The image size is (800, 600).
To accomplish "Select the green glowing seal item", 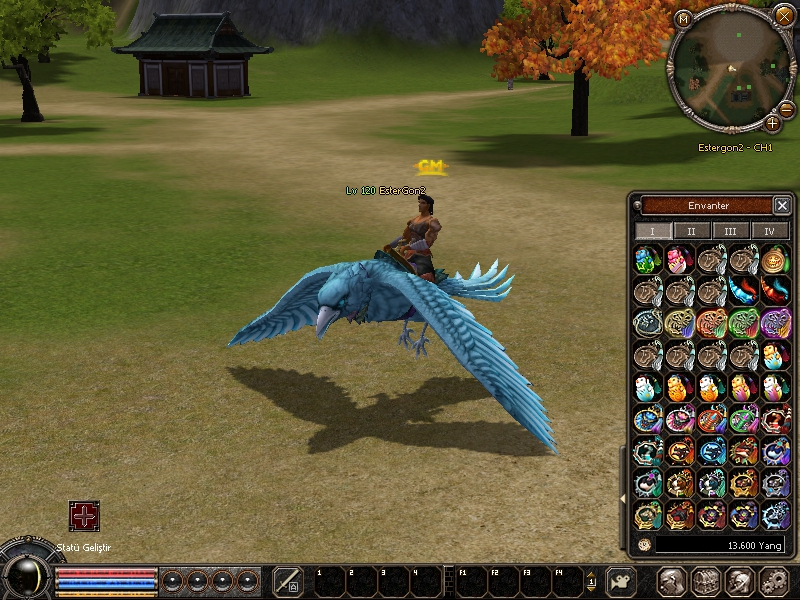I will (x=743, y=323).
